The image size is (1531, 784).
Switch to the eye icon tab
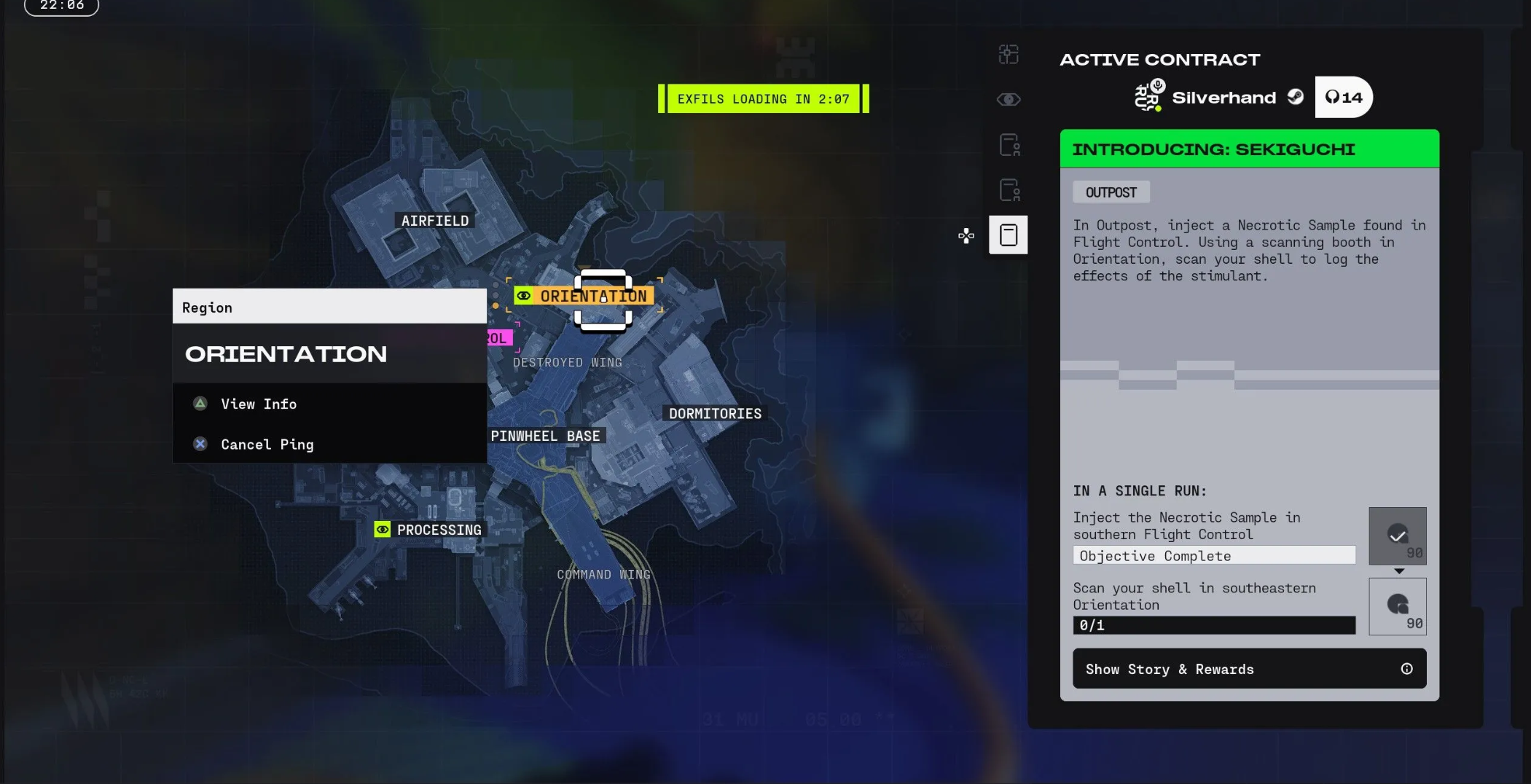coord(1009,100)
